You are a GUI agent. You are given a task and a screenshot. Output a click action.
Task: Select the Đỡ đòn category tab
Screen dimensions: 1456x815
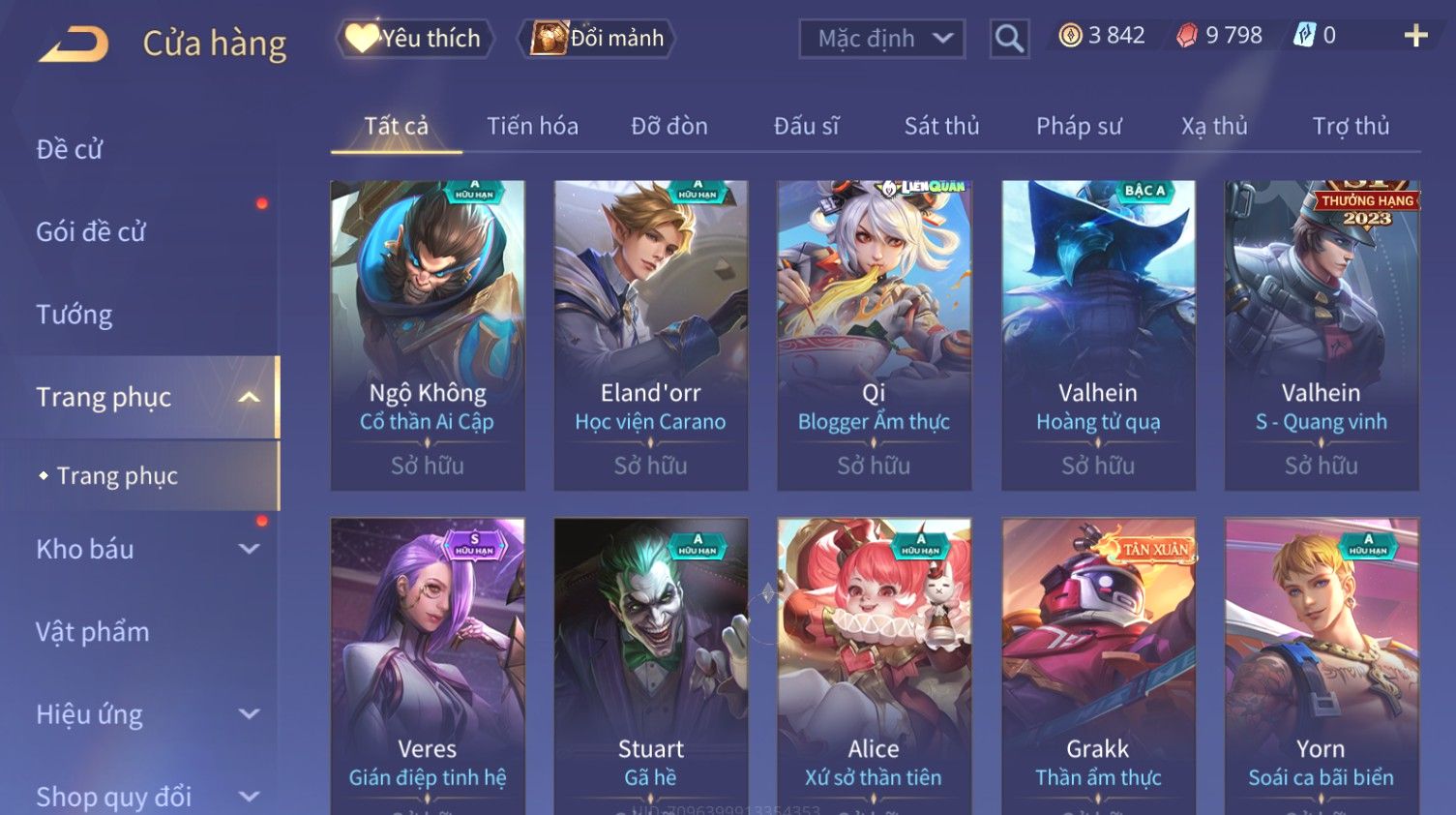coord(669,126)
